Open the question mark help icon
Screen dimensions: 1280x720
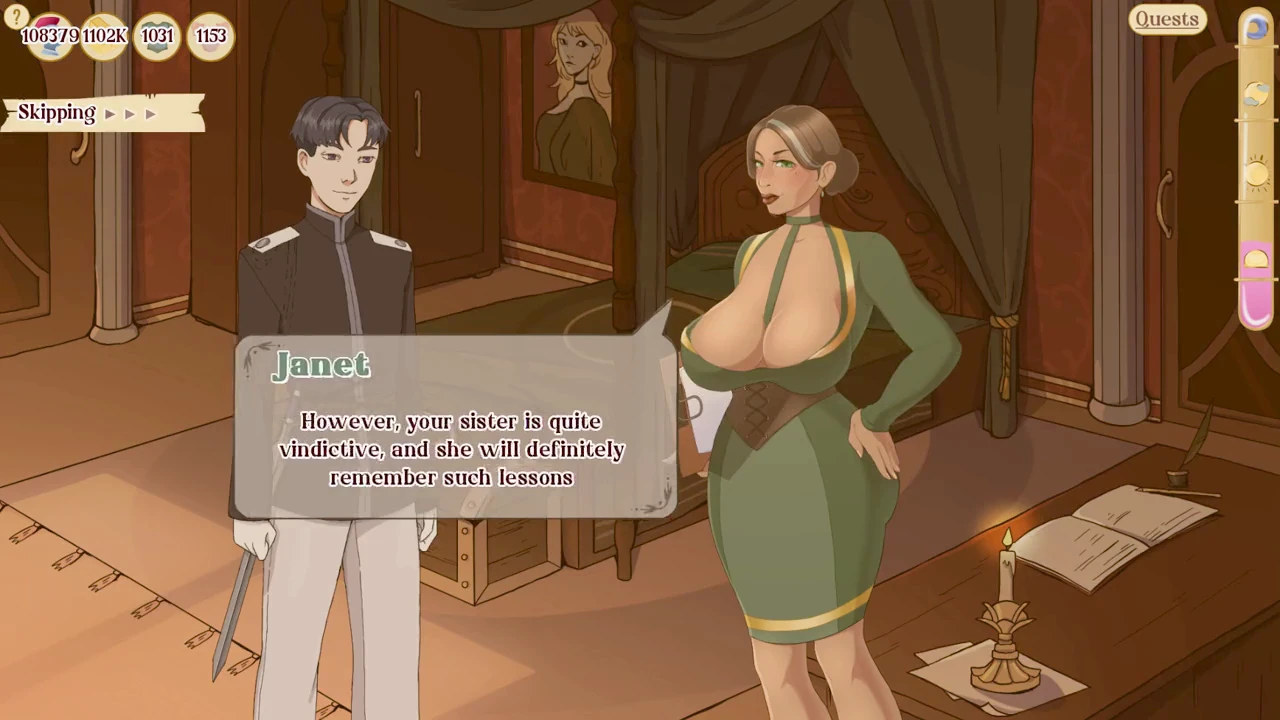pos(15,16)
